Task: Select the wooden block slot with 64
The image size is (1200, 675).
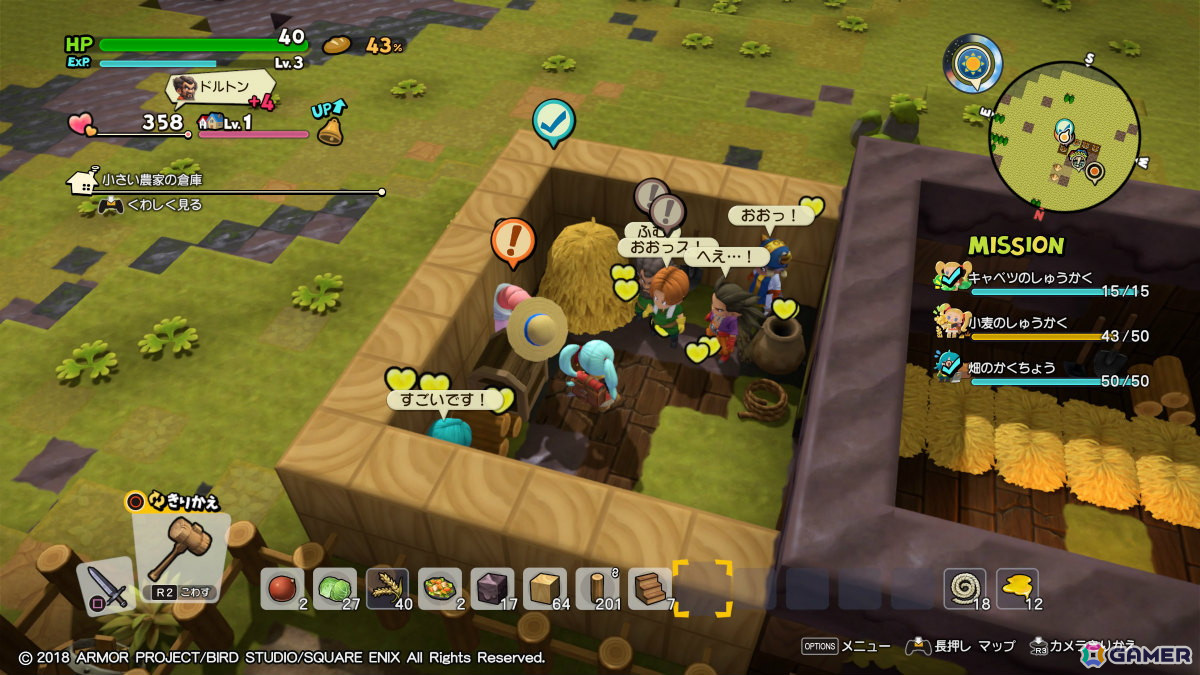Action: pyautogui.click(x=544, y=588)
